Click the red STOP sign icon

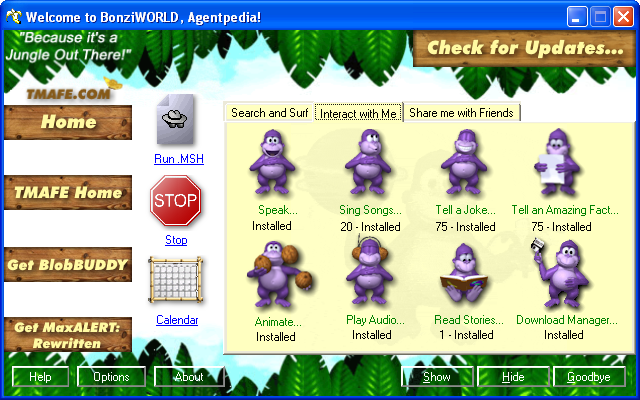pos(175,203)
